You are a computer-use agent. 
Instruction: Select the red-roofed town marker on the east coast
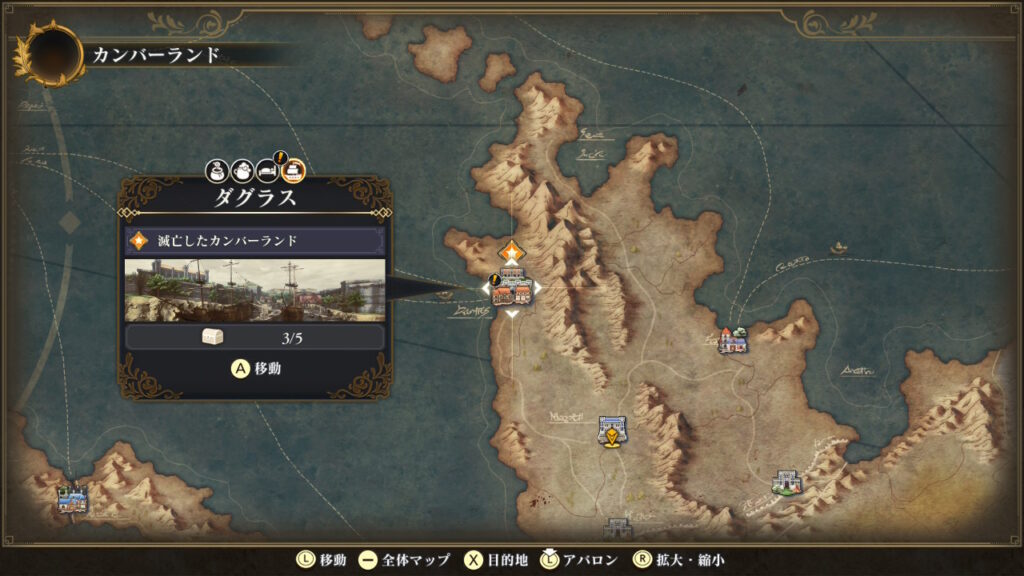[x=734, y=341]
